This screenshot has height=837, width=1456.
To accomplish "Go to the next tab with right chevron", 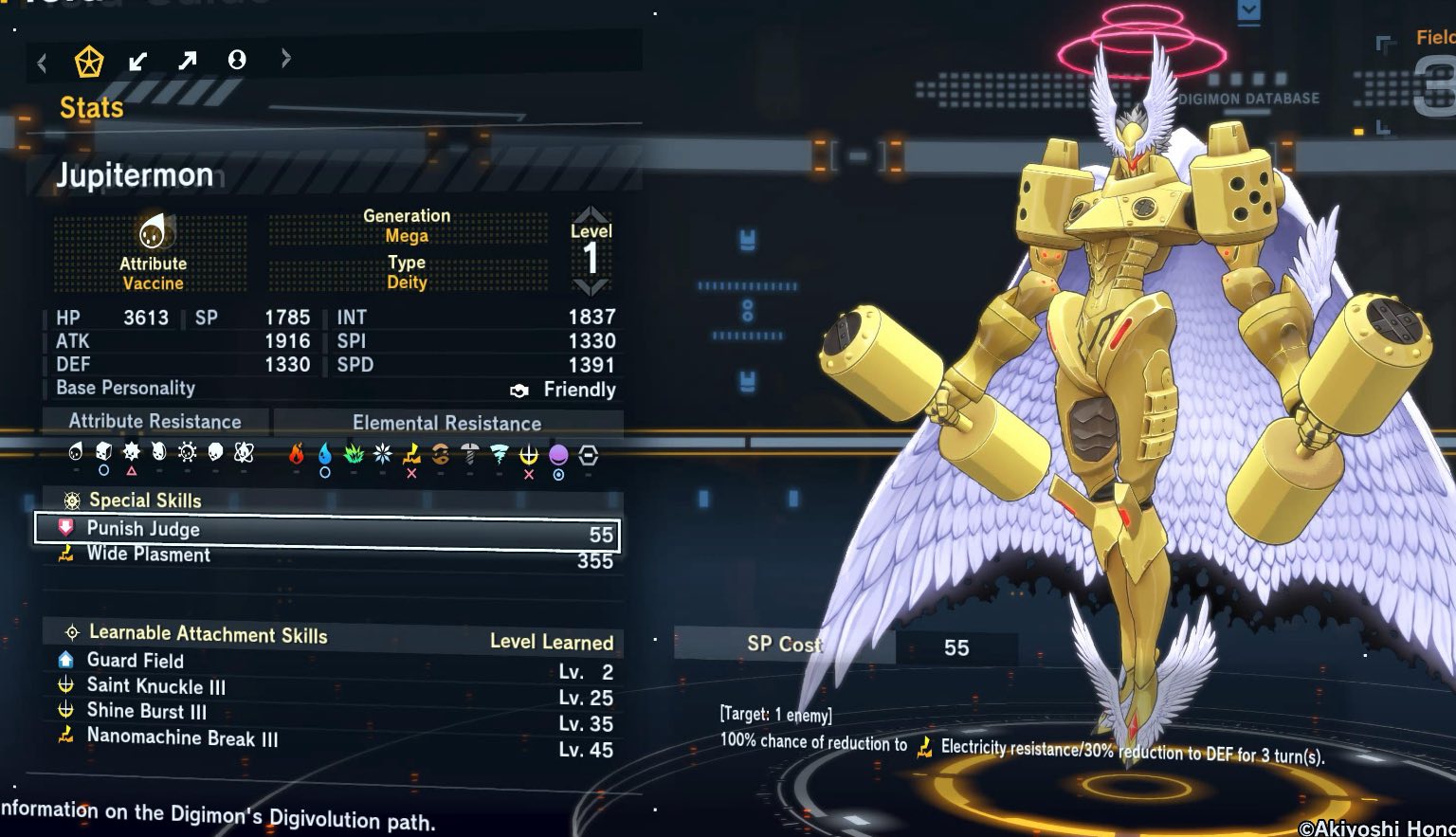I will click(285, 59).
